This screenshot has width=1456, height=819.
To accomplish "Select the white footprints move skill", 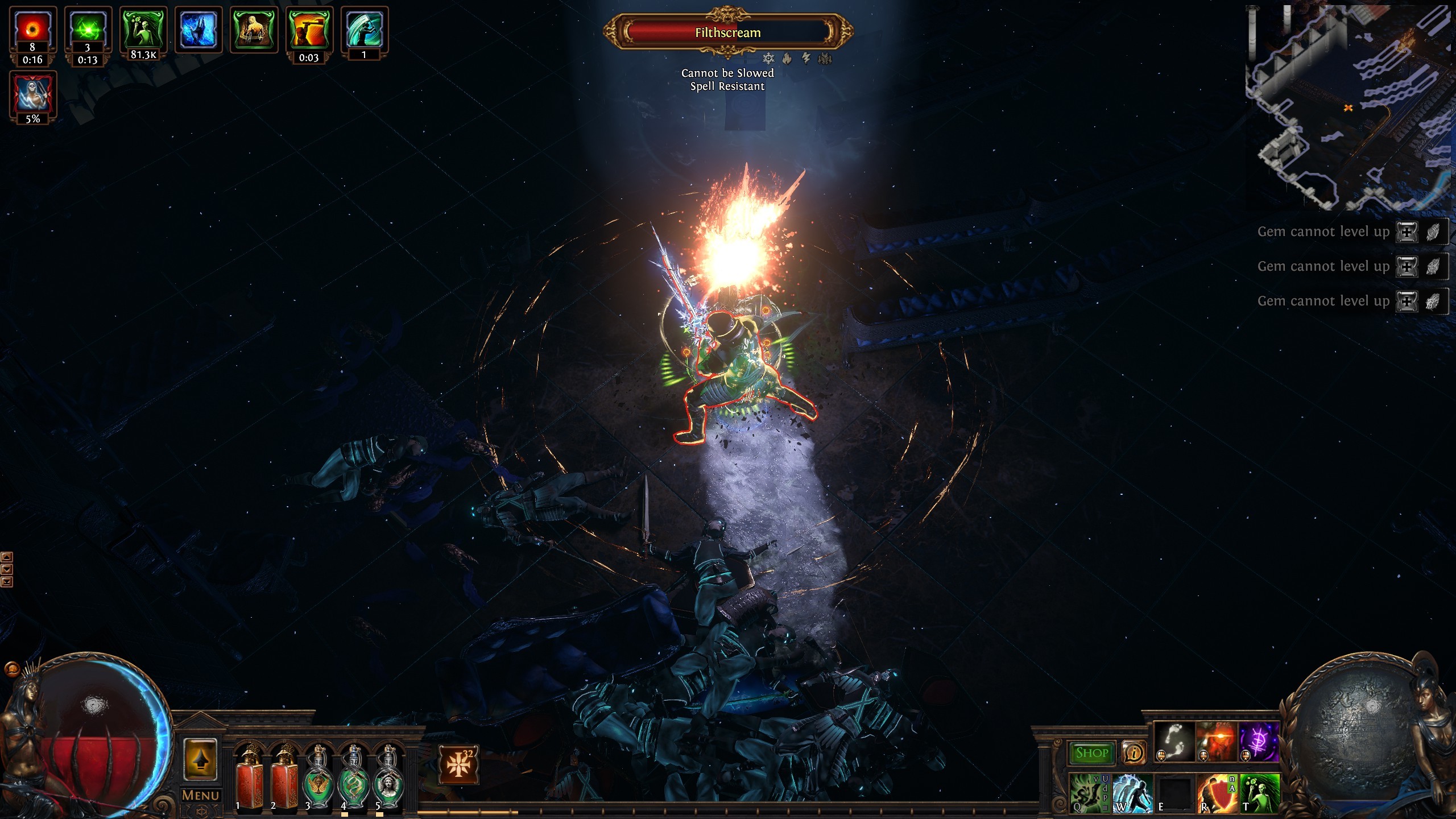I will click(x=1174, y=742).
